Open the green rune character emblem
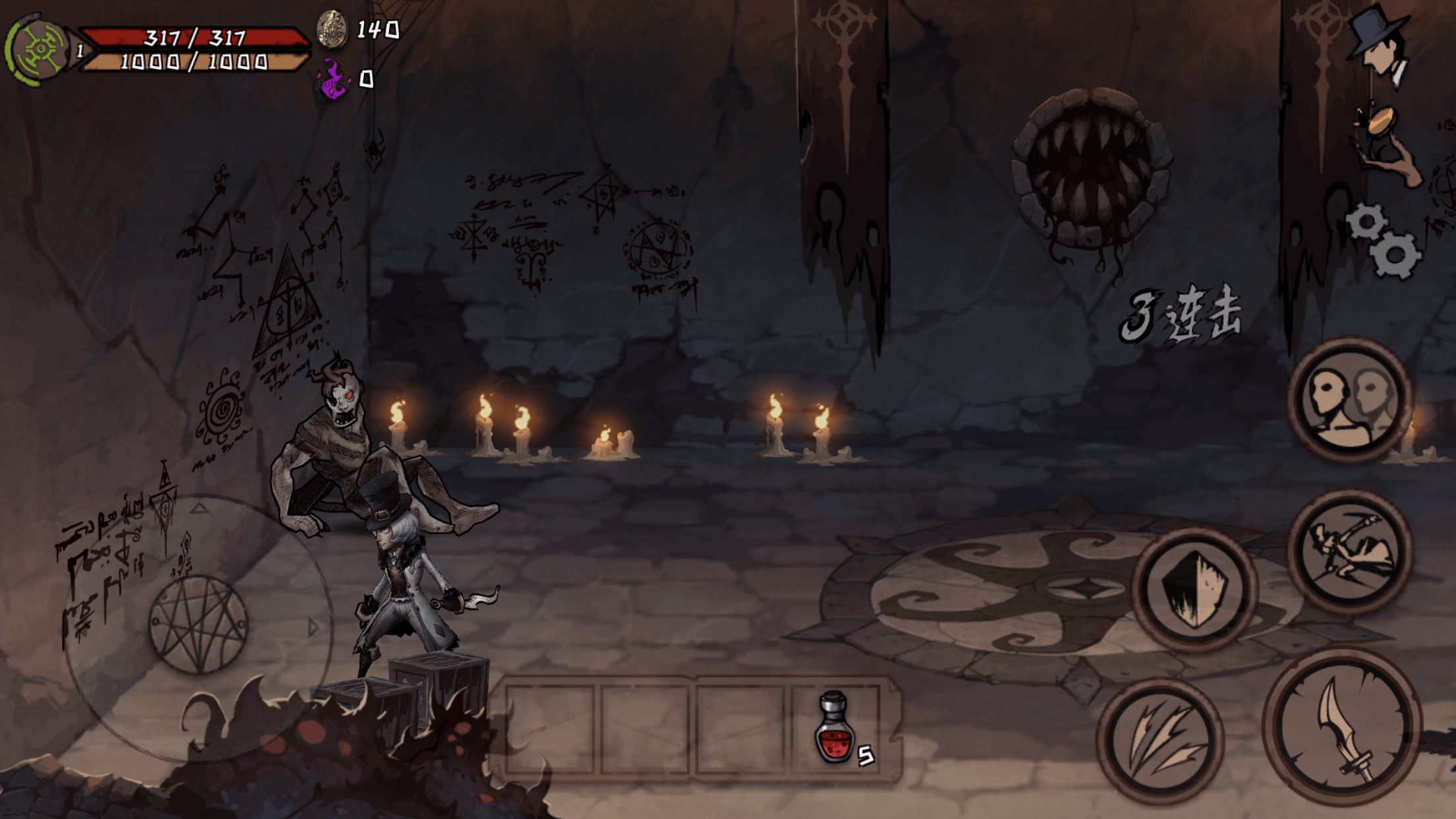This screenshot has width=1456, height=819. pos(38,49)
